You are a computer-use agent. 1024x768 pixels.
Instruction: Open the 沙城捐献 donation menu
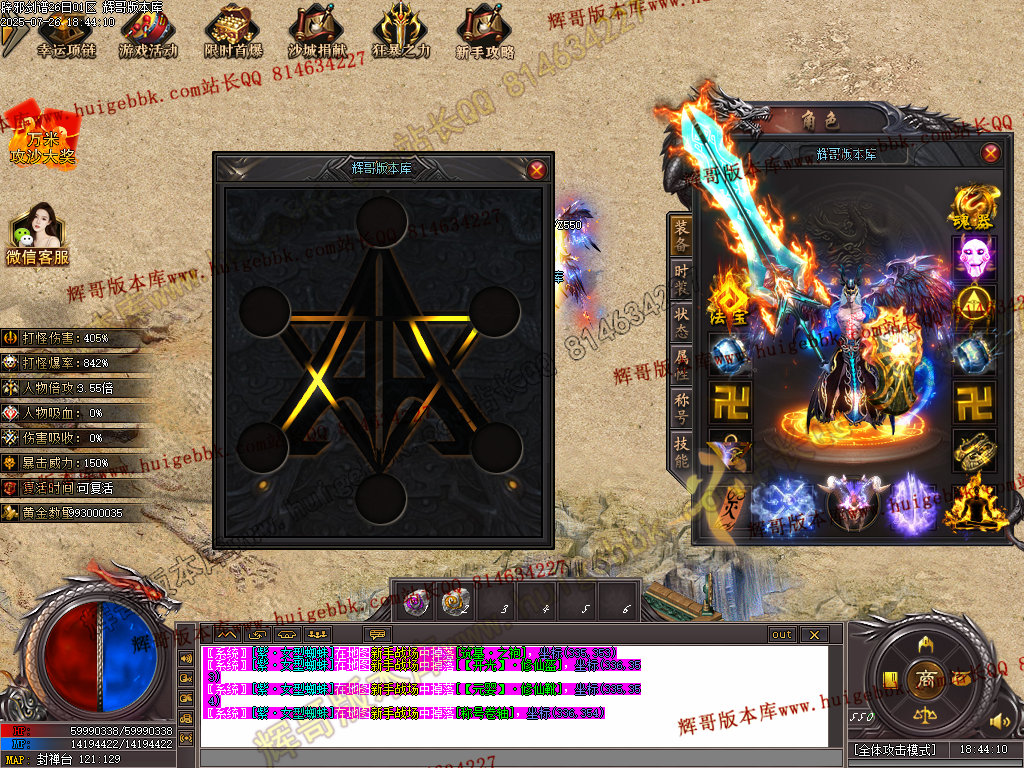pos(317,32)
